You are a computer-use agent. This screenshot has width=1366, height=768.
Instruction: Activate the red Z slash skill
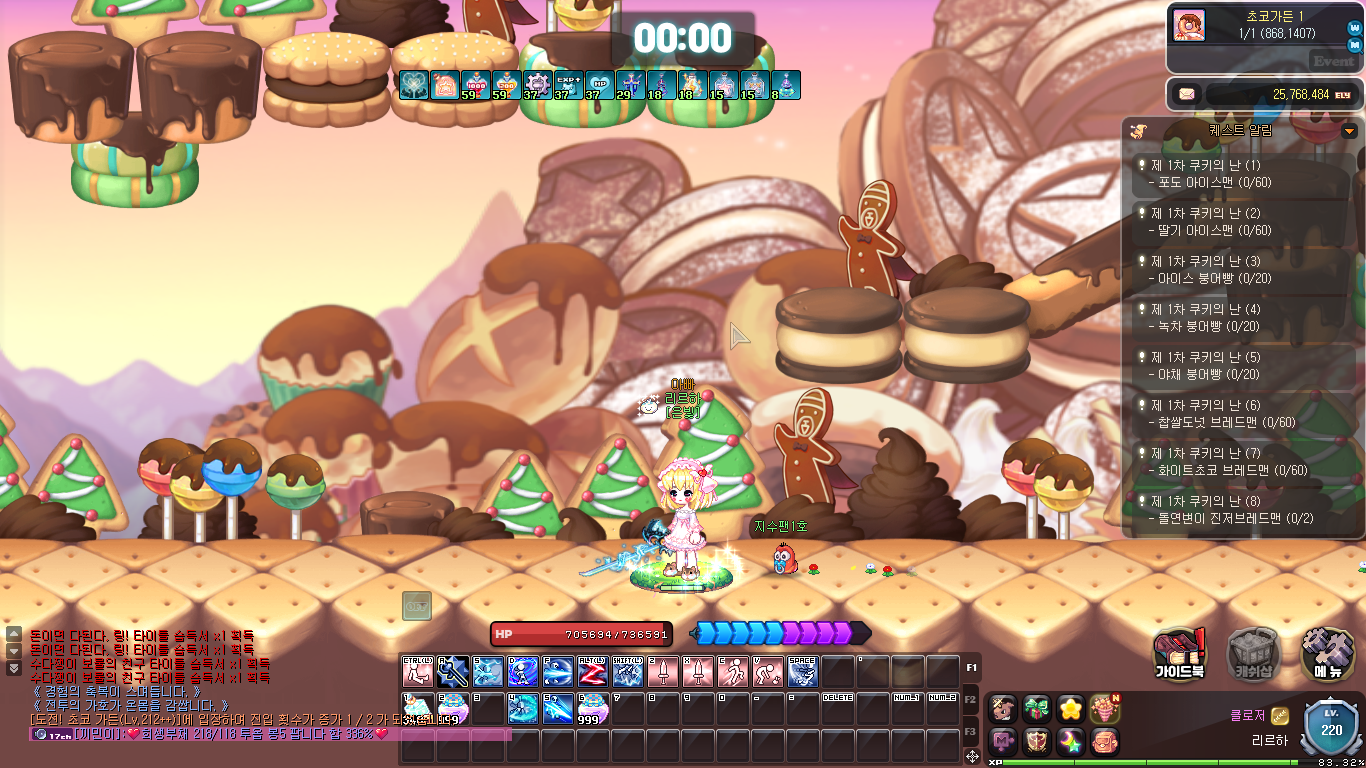[x=594, y=672]
